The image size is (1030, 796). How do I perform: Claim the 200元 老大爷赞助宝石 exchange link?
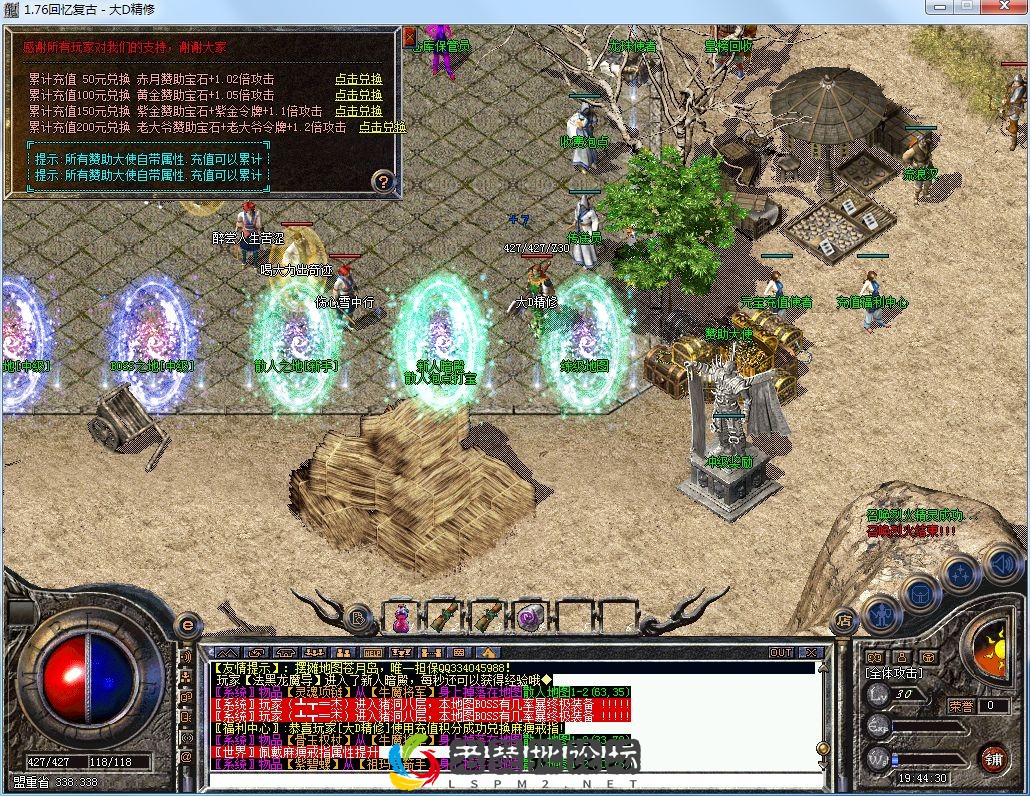point(382,127)
